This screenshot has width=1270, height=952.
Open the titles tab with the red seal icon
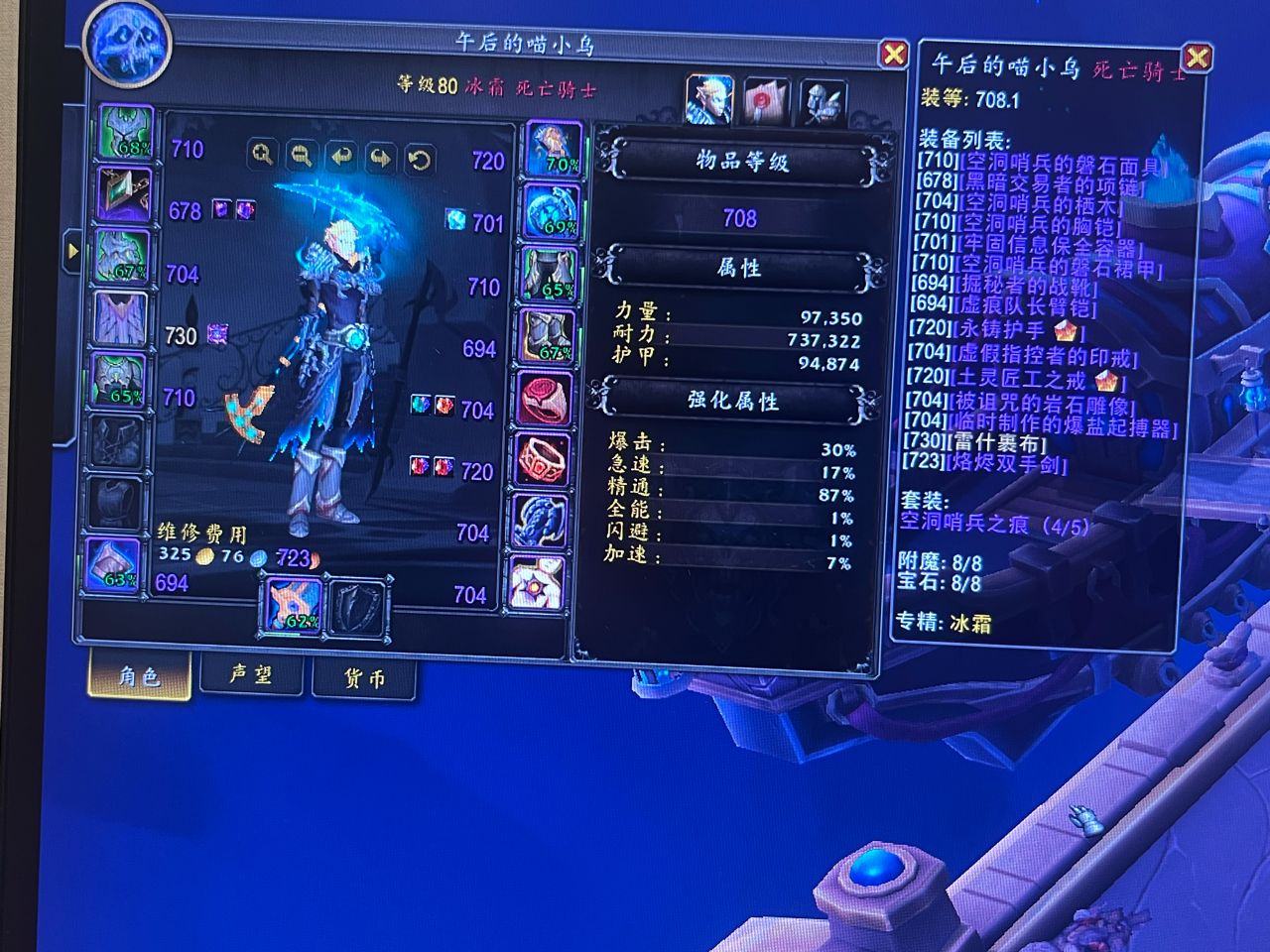coord(764,97)
